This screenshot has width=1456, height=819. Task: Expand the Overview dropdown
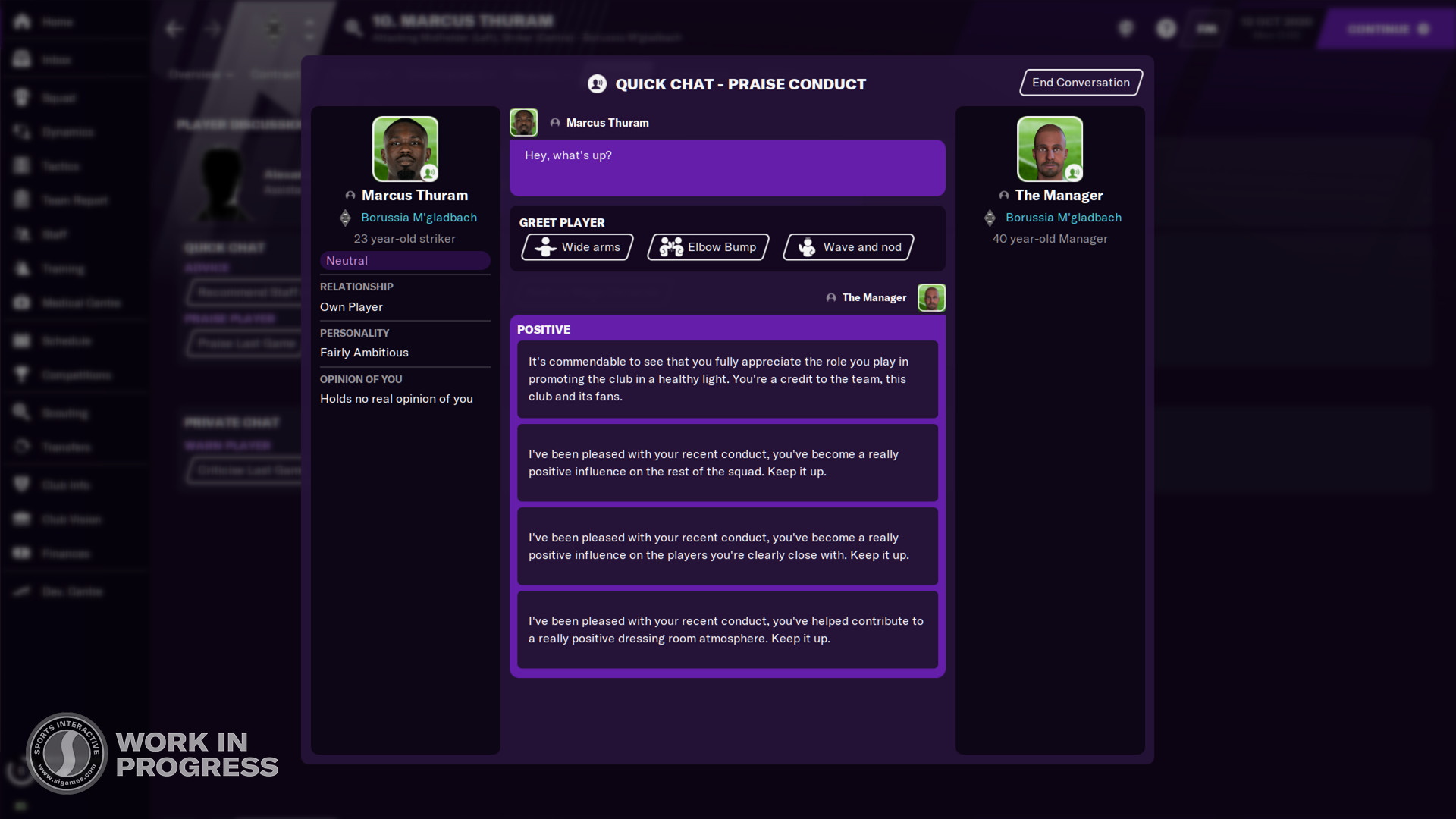point(199,74)
